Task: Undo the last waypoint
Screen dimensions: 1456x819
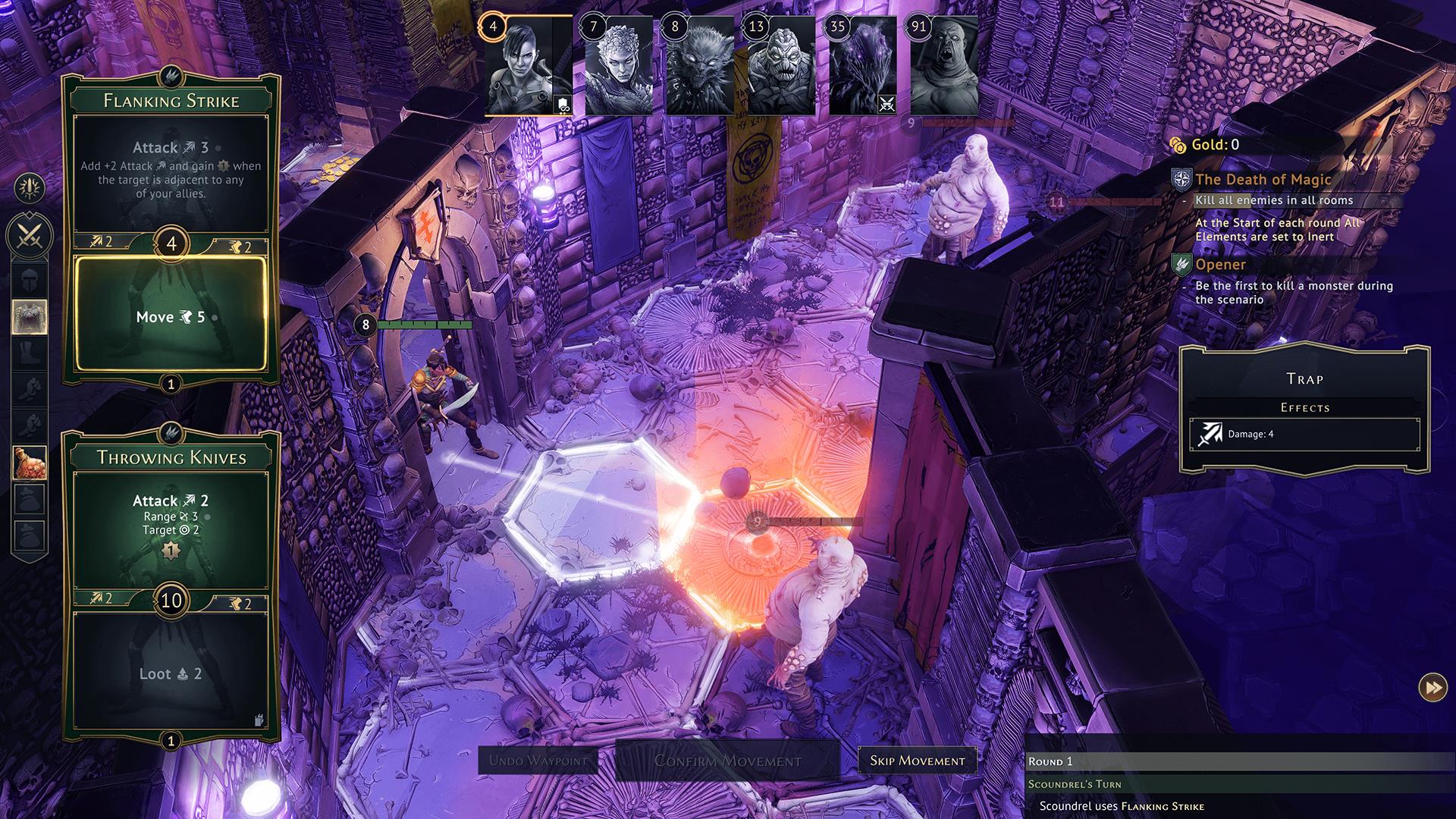Action: pyautogui.click(x=538, y=761)
